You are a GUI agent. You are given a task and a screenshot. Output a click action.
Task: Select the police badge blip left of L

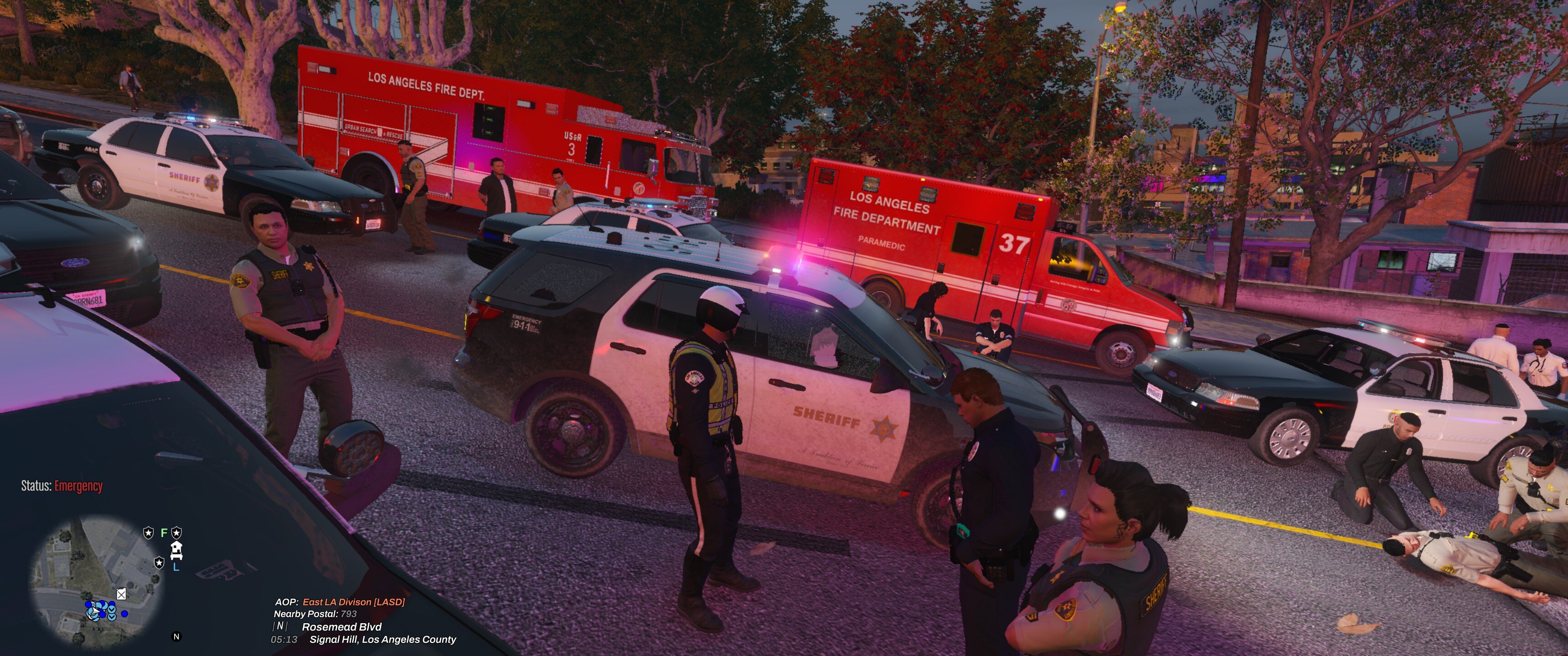click(160, 562)
